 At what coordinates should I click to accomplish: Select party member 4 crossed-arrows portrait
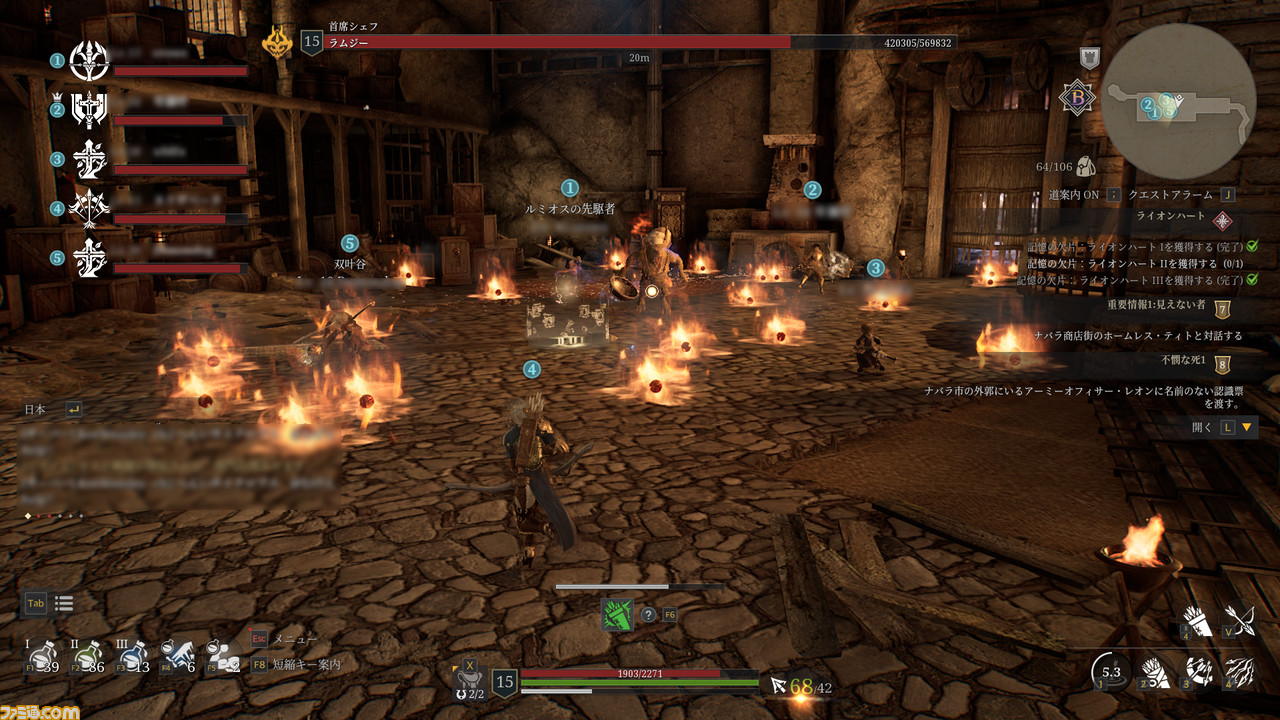point(89,208)
